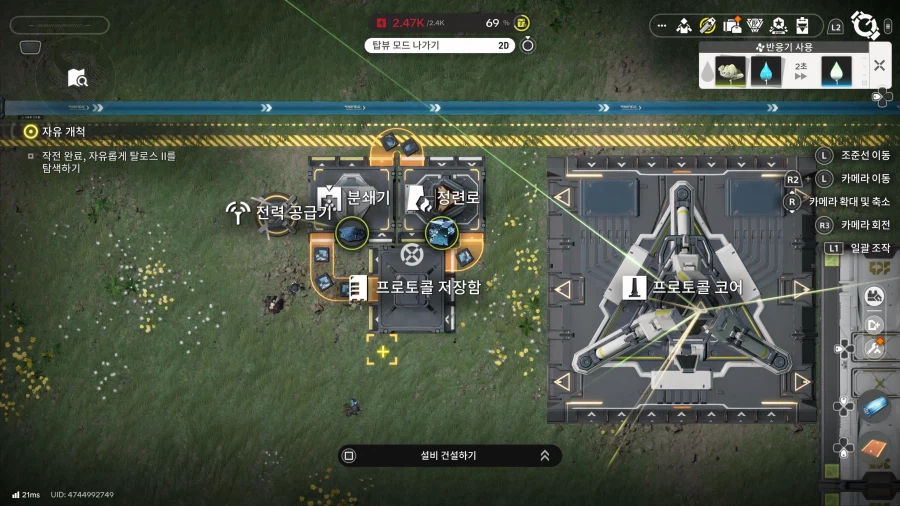Close the 반응기 사용 recipe panel
Image resolution: width=900 pixels, height=506 pixels.
(879, 66)
